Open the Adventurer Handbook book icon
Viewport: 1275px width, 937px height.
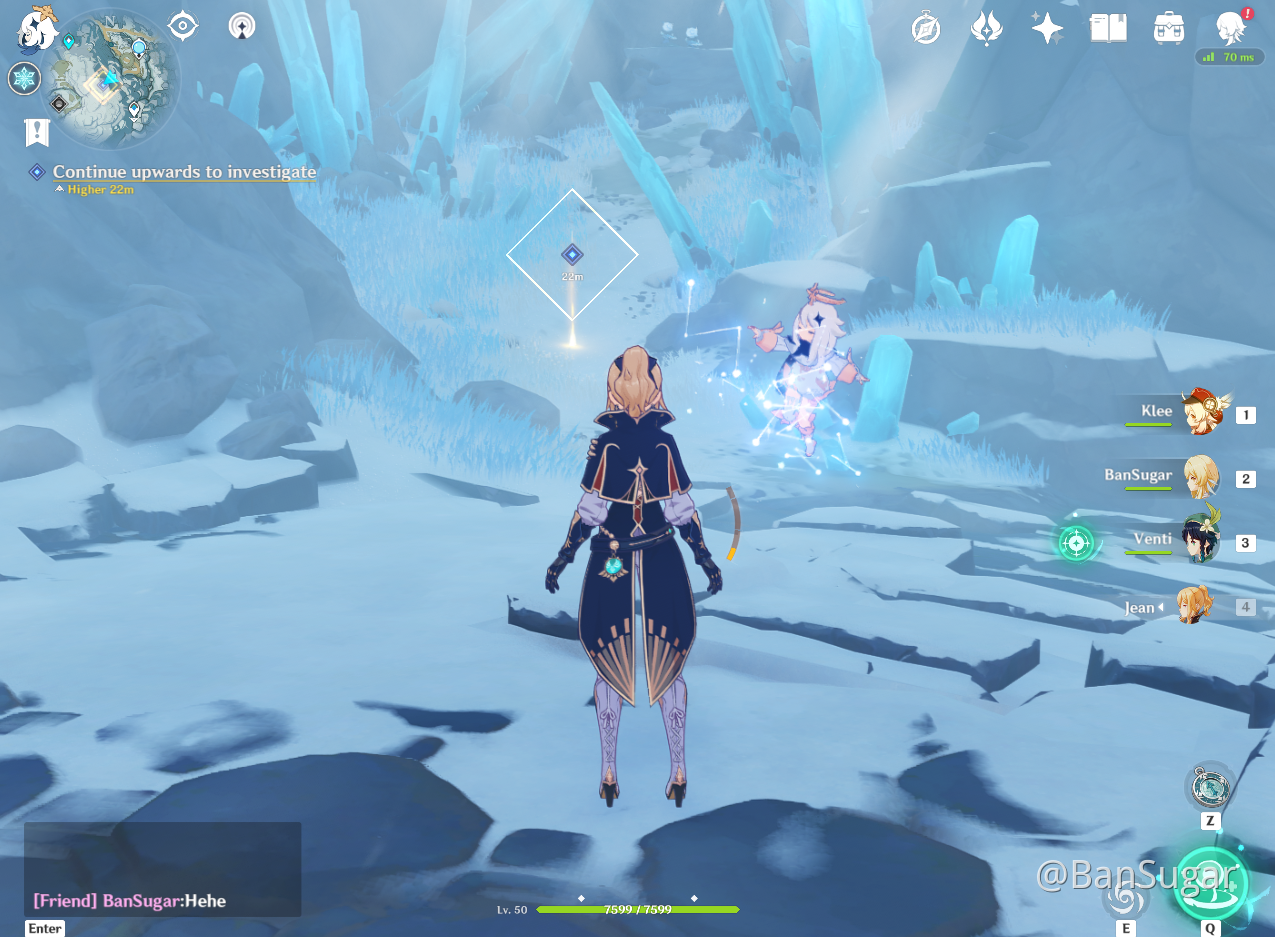(1108, 28)
